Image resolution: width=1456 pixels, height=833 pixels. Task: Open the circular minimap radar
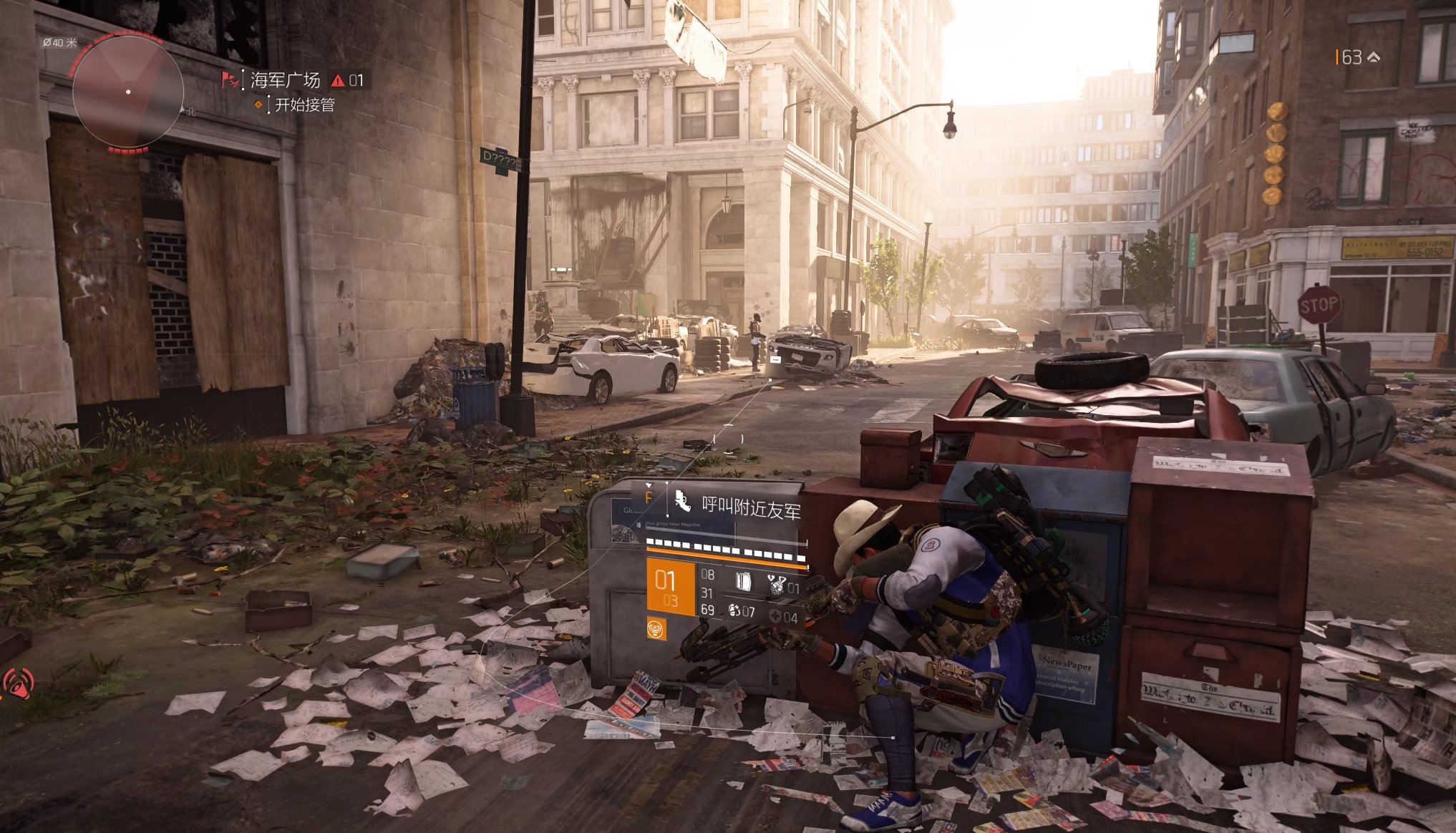click(x=127, y=92)
